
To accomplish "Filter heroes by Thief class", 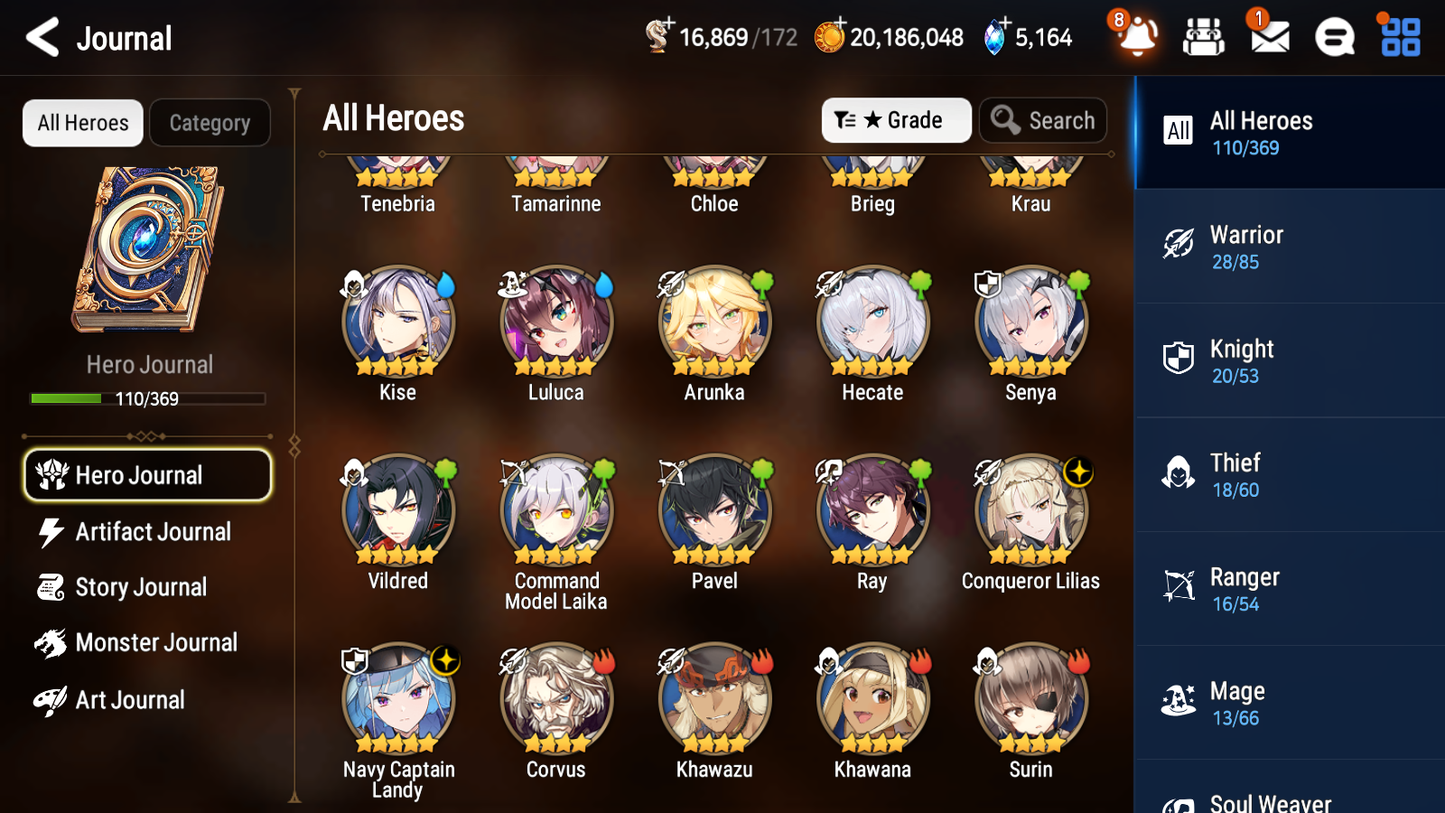I will (x=1178, y=474).
